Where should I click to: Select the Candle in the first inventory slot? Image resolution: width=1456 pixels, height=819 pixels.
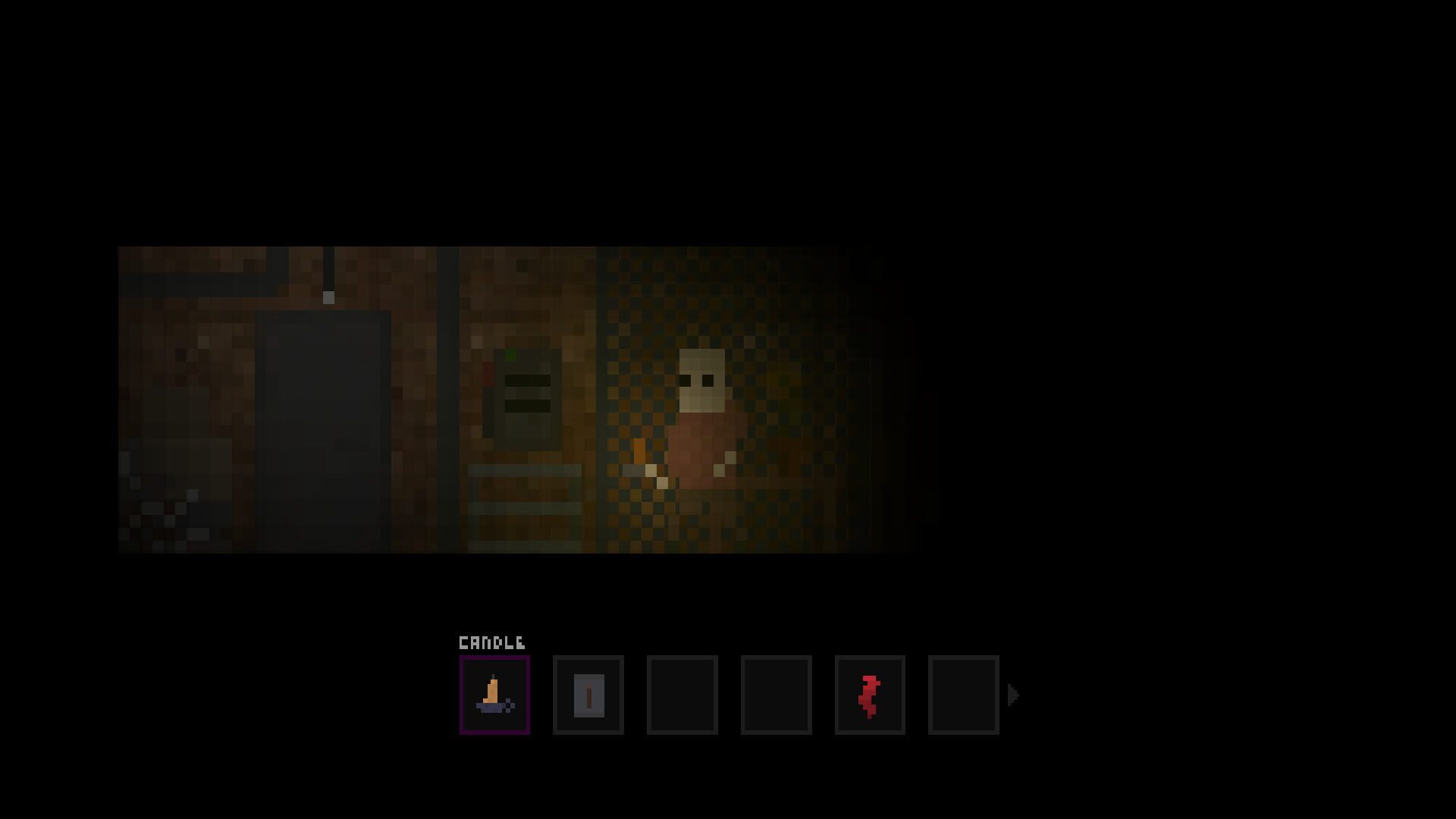click(x=494, y=694)
